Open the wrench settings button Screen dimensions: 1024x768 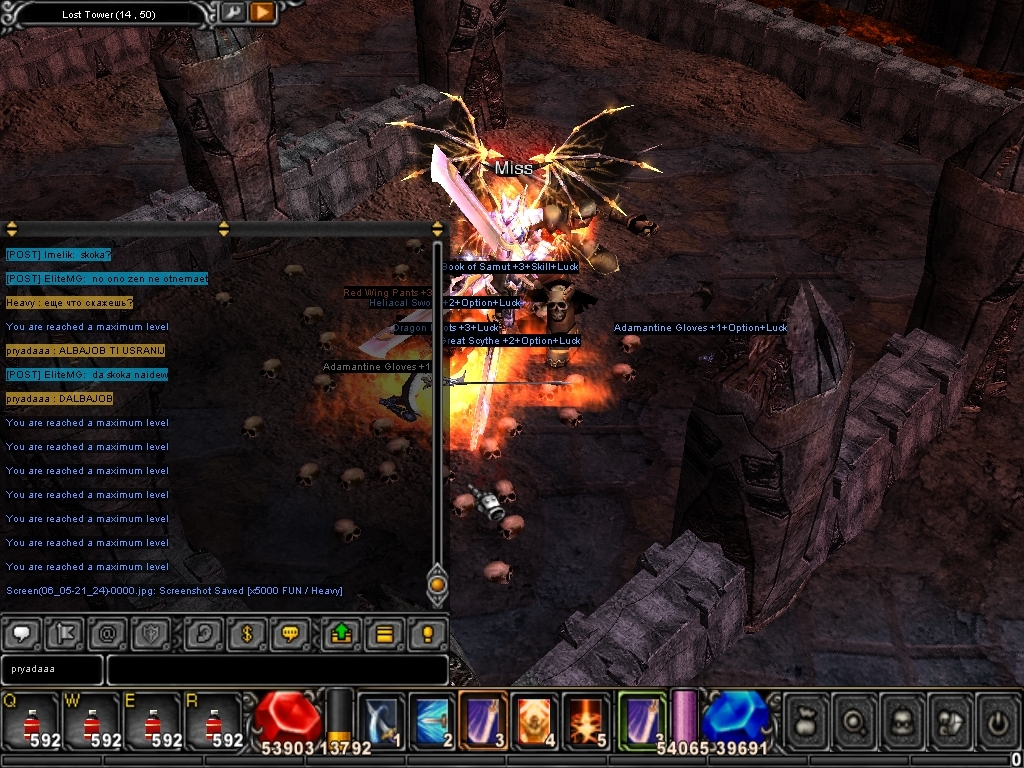pos(232,13)
